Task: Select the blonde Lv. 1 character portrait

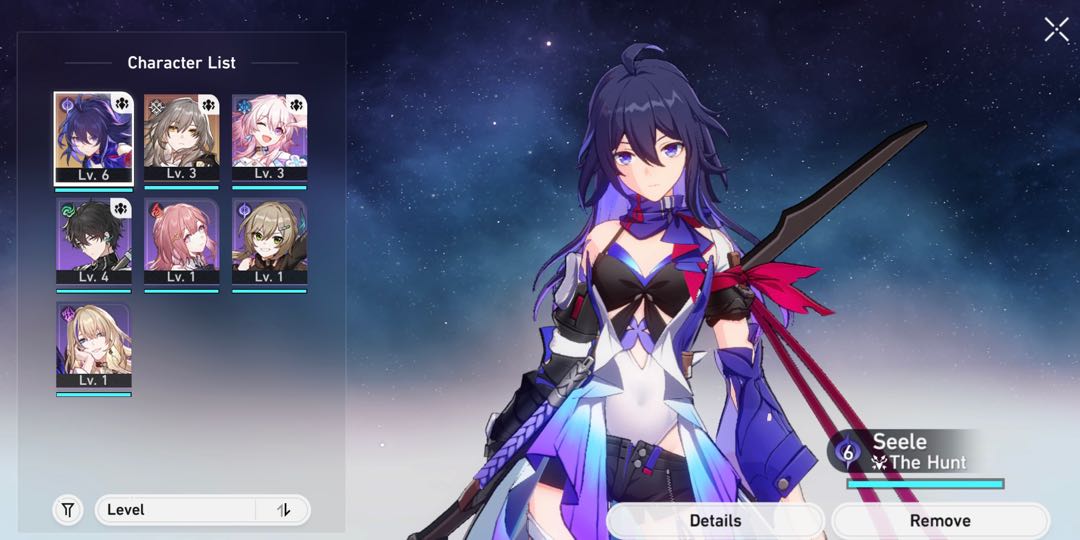Action: [93, 346]
